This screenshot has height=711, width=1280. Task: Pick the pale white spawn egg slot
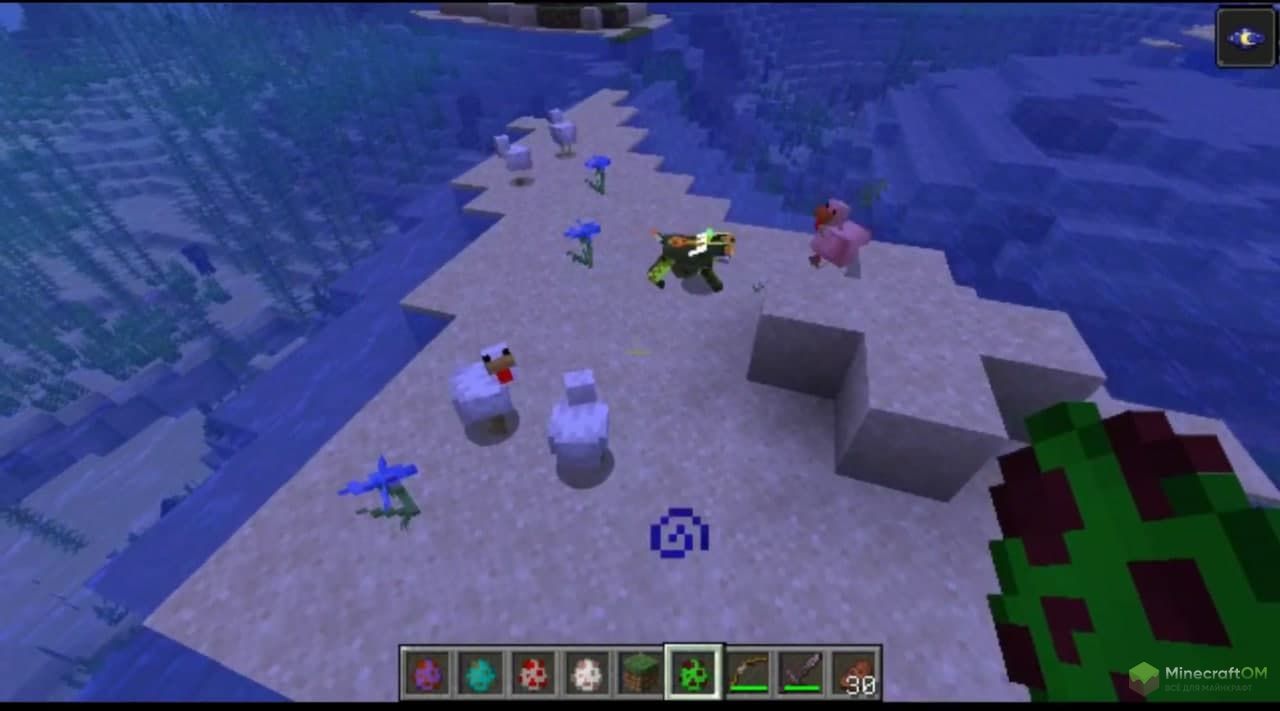[x=588, y=673]
